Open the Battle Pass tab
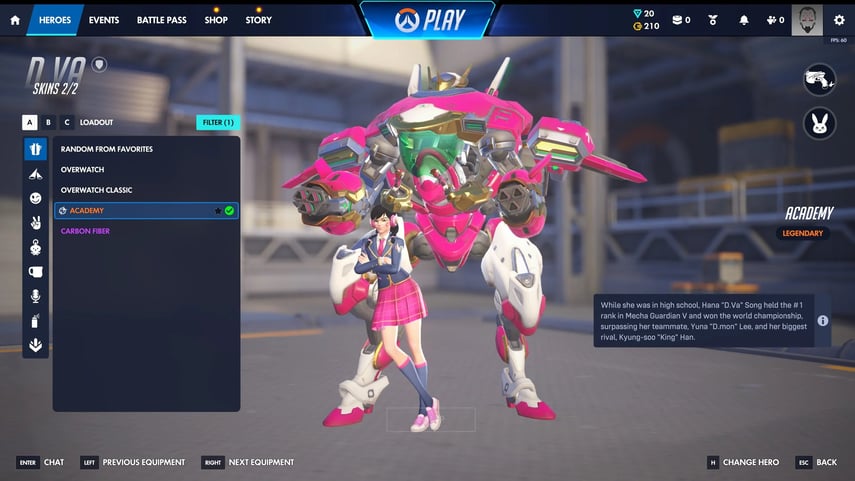855x481 pixels. (x=160, y=20)
